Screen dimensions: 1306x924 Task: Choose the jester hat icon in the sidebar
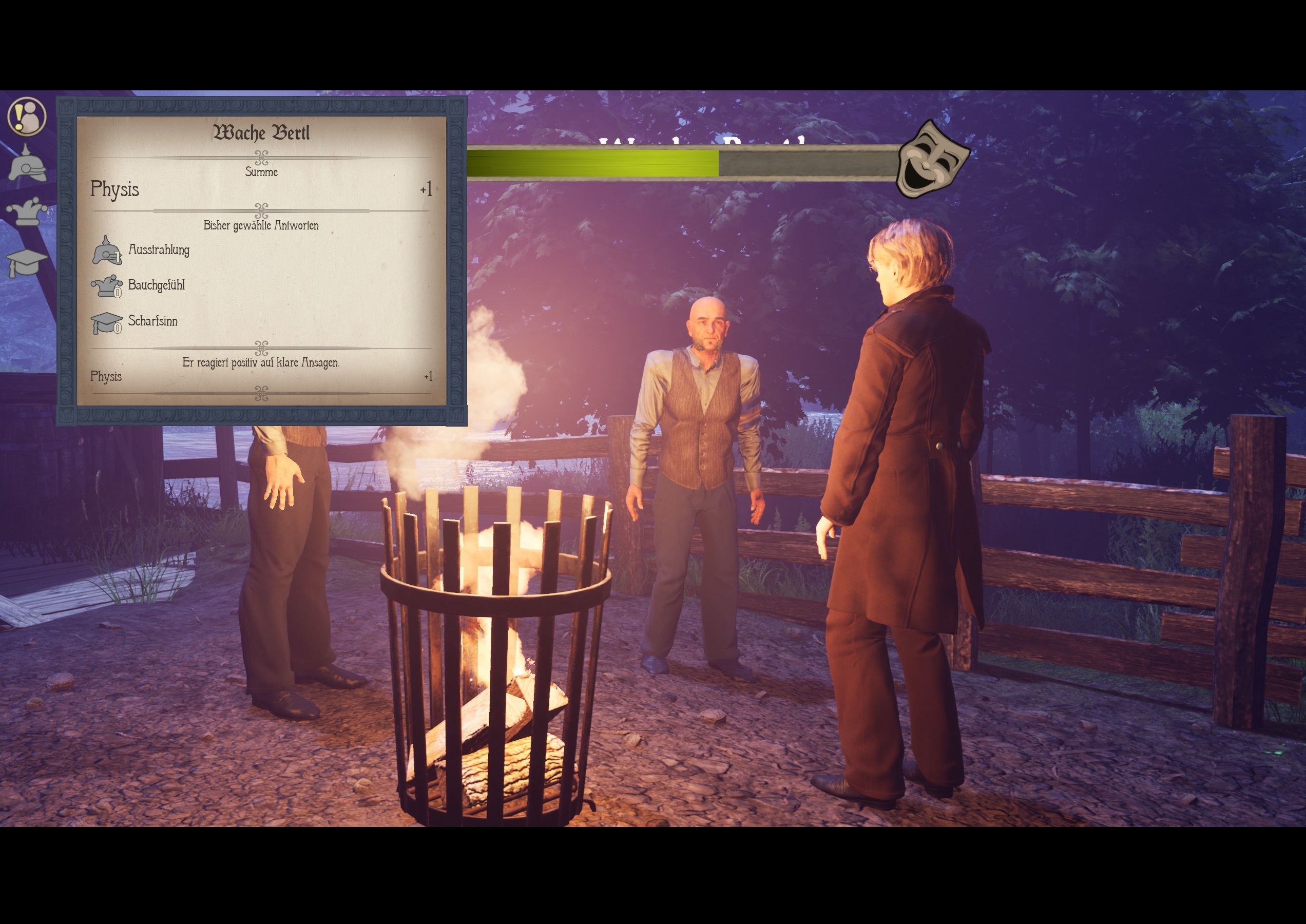click(x=27, y=211)
